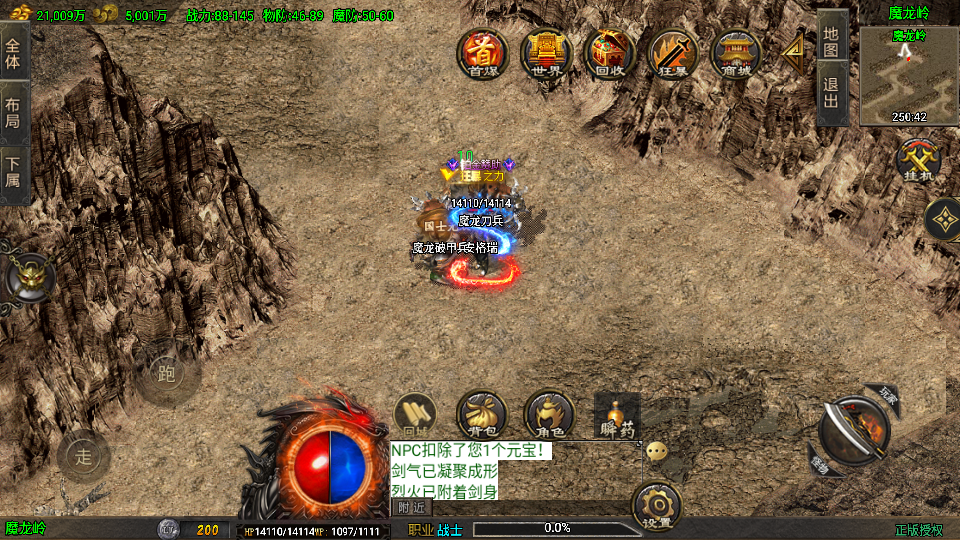Use the 回城 return scroll
Screen dimensions: 960x540
pyautogui.click(x=416, y=415)
